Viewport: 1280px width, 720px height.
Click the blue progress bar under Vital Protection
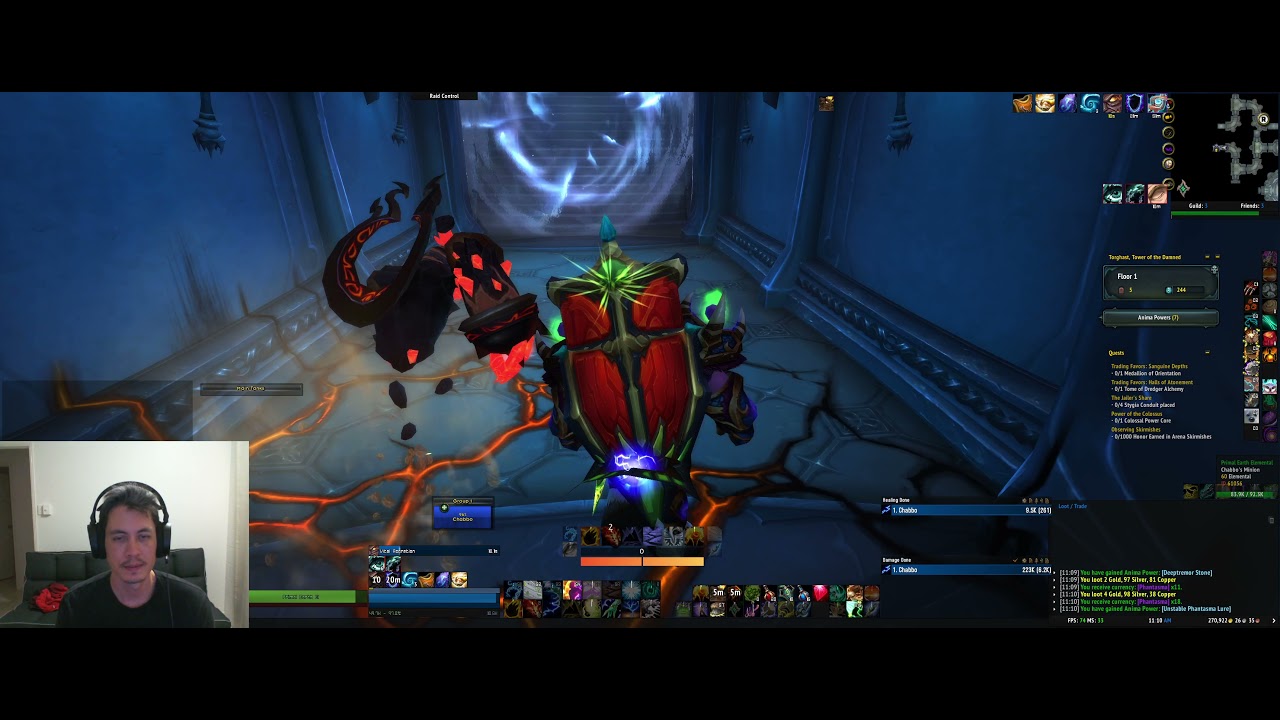[432, 598]
